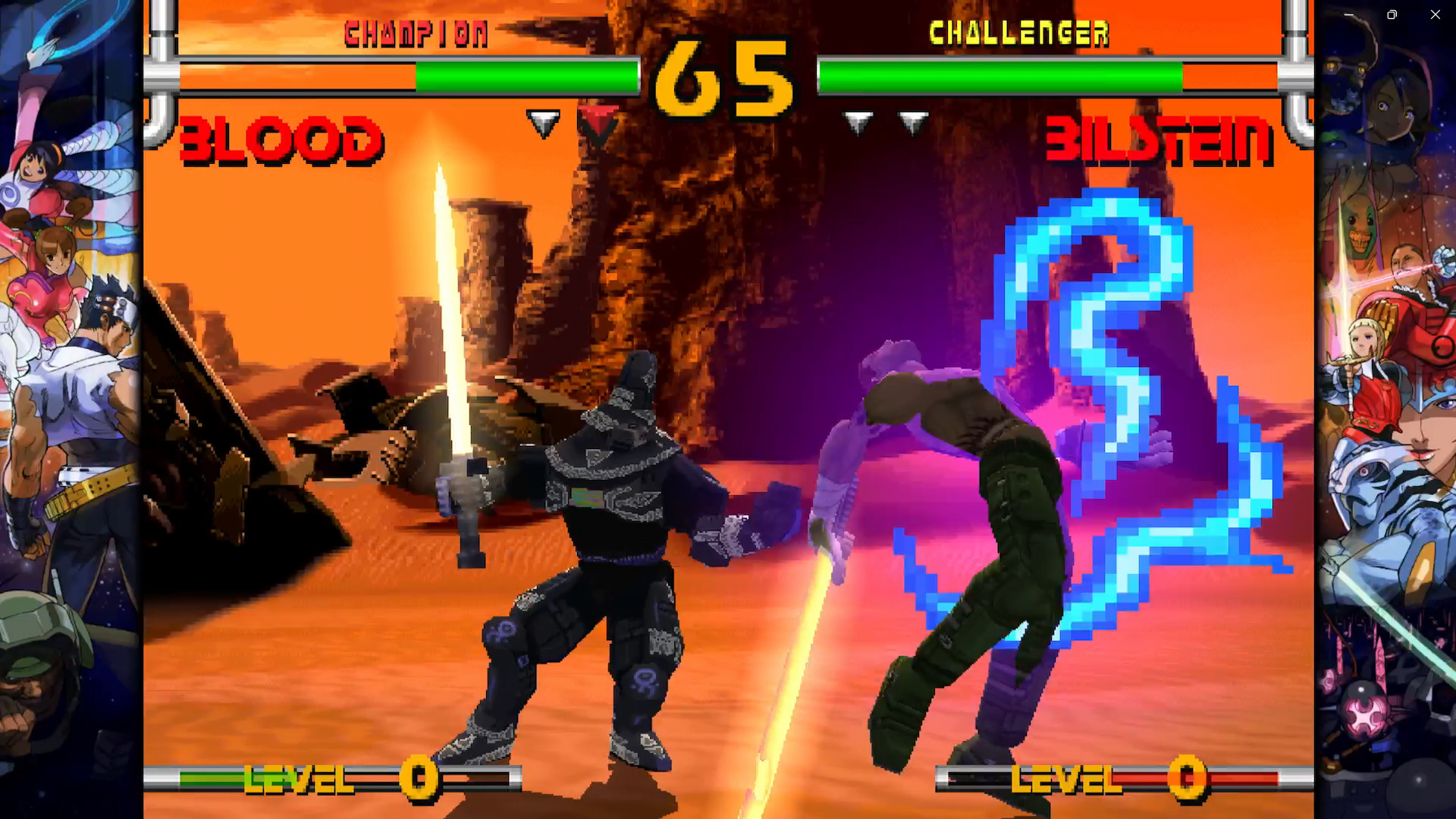Click the CHALLENGER label above the right health bar

(x=1019, y=33)
